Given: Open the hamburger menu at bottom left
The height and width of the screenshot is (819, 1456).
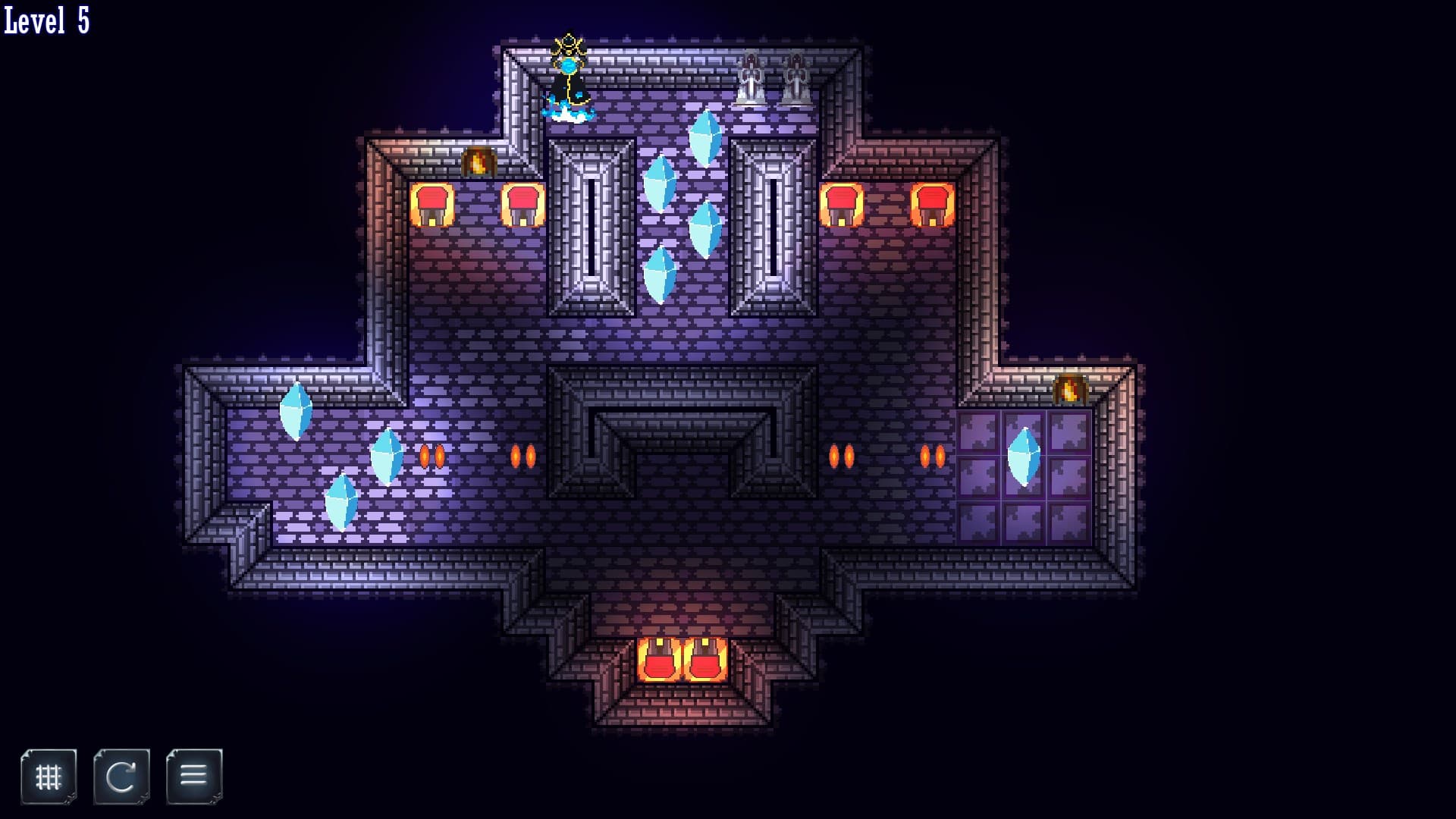Looking at the screenshot, I should pos(194,775).
